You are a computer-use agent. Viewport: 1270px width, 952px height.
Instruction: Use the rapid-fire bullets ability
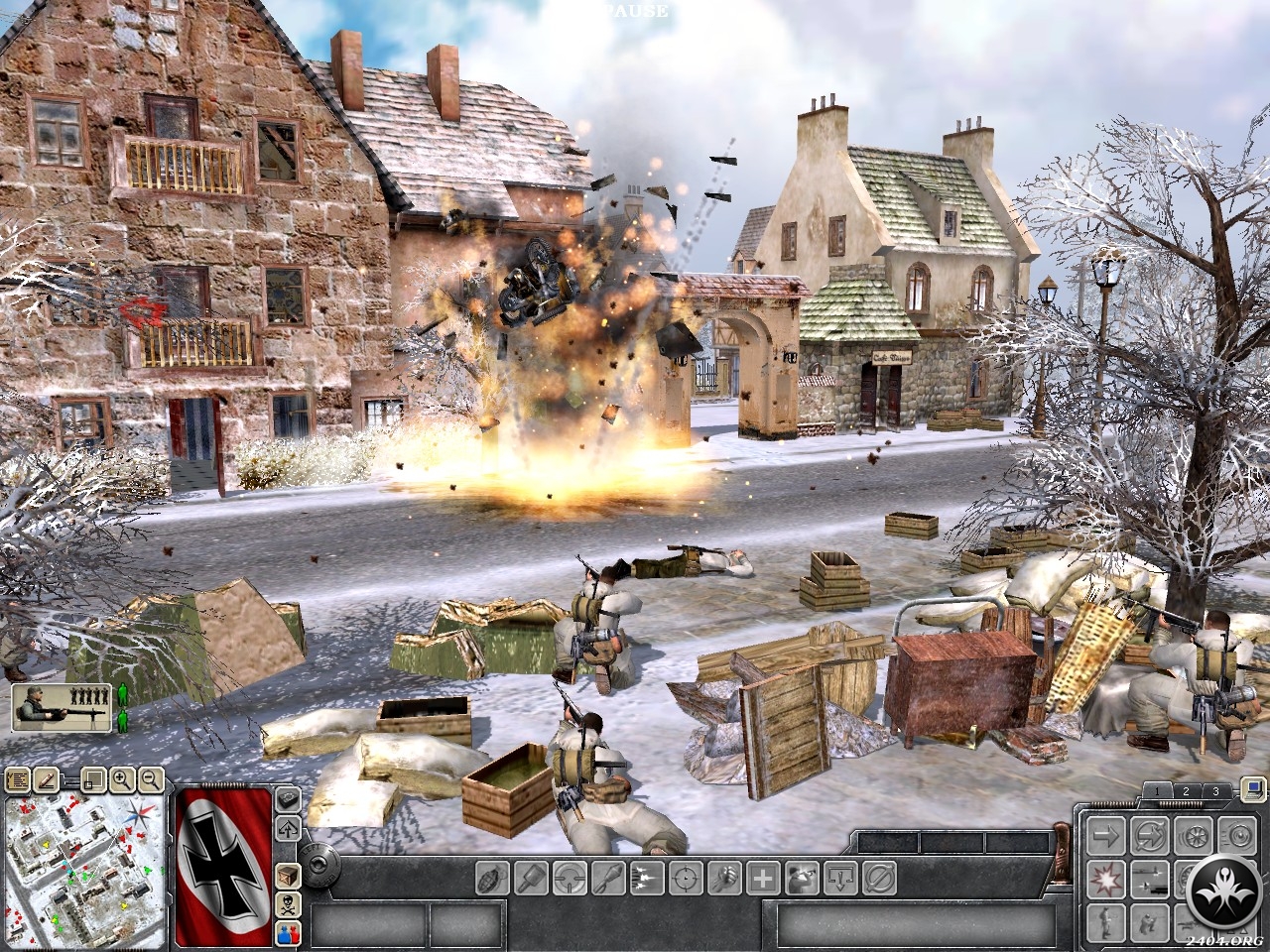click(646, 878)
